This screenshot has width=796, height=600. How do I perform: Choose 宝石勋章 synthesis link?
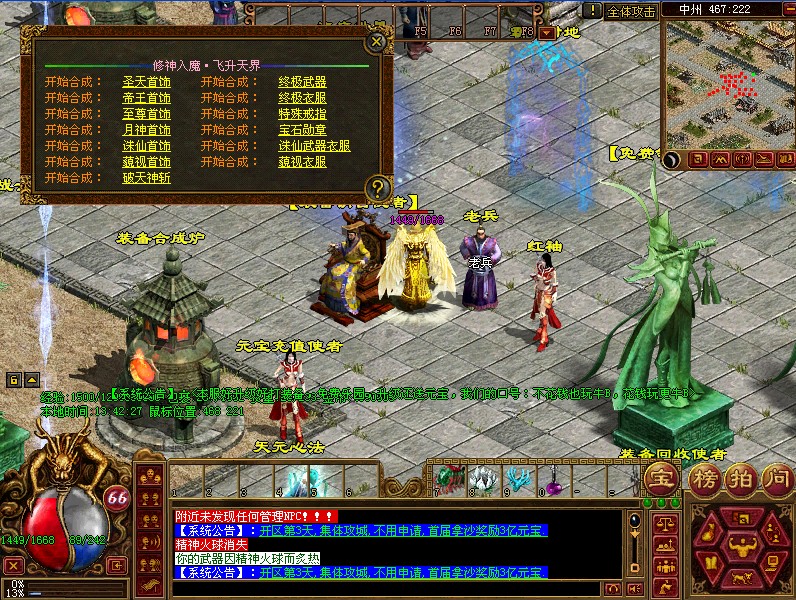coord(302,130)
